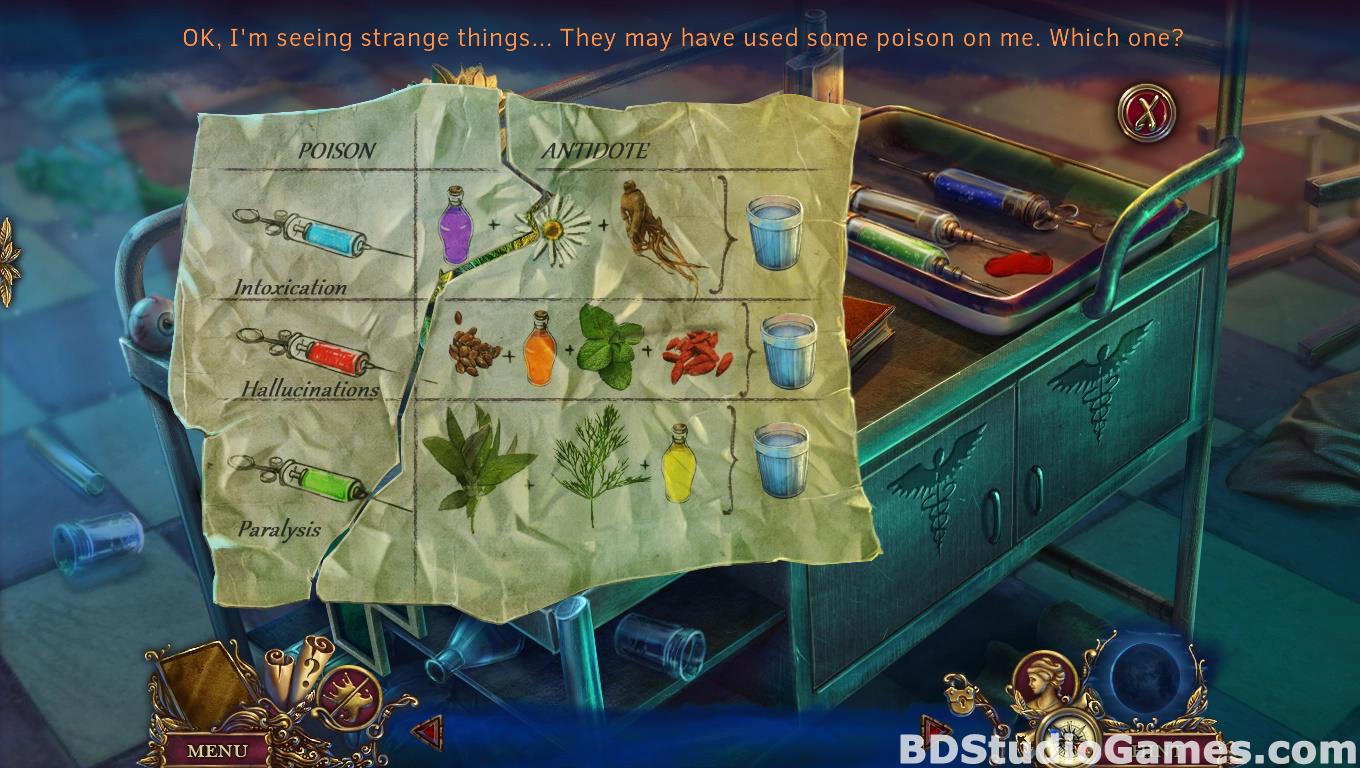Image resolution: width=1360 pixels, height=768 pixels.
Task: Close the poison recipe note
Action: click(1146, 111)
